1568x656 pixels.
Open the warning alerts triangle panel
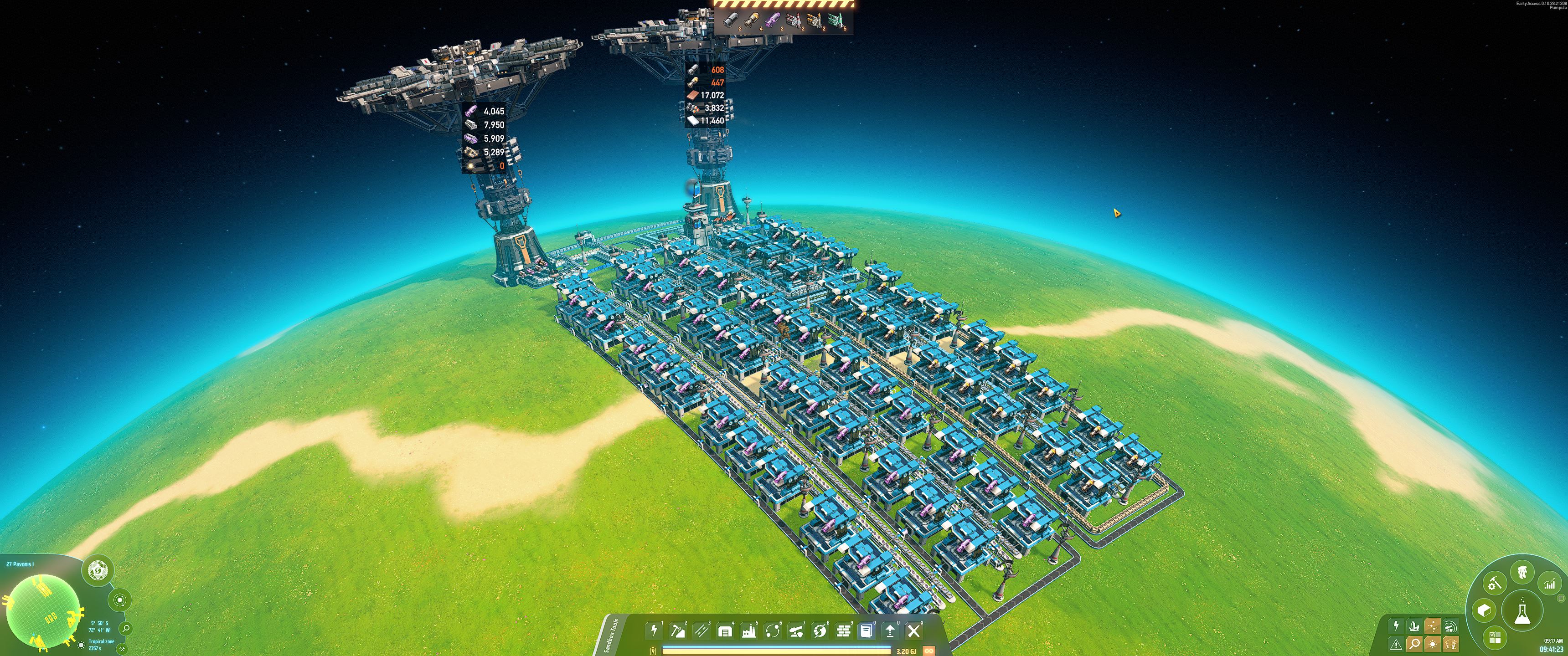pos(1396,644)
